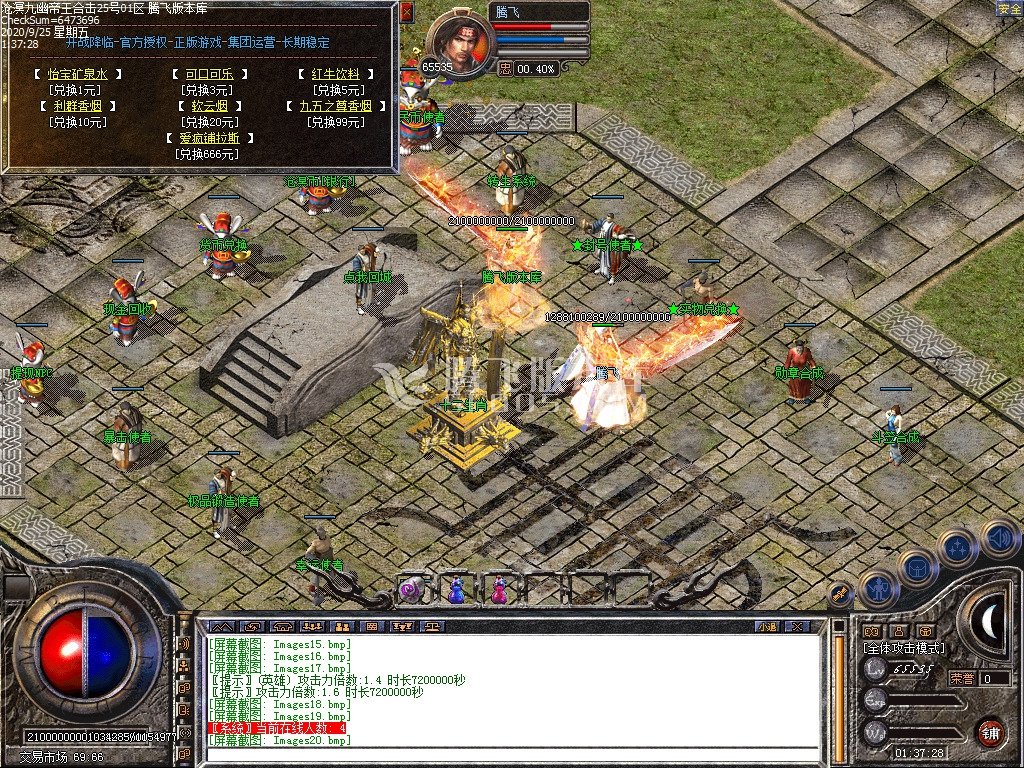Use the pink potion in the belt
1024x768 pixels.
pos(497,591)
